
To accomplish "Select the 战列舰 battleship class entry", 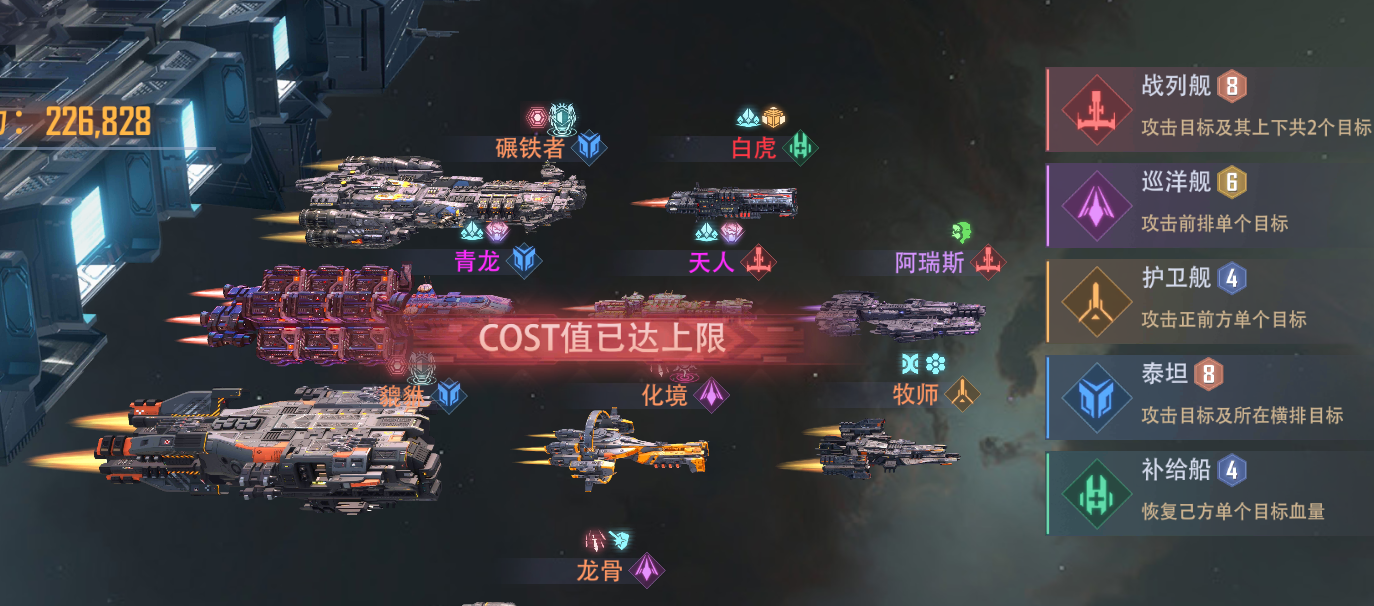I will [1210, 108].
